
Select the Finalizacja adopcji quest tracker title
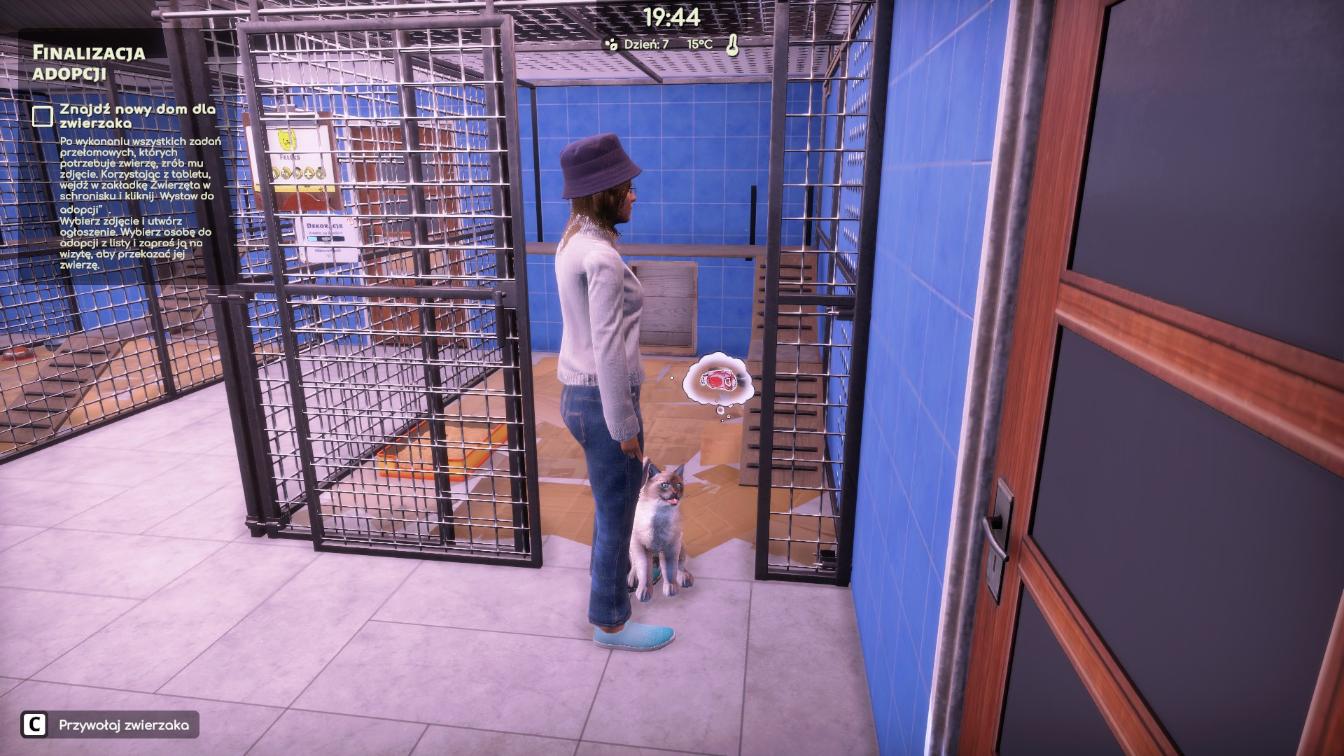click(x=88, y=62)
